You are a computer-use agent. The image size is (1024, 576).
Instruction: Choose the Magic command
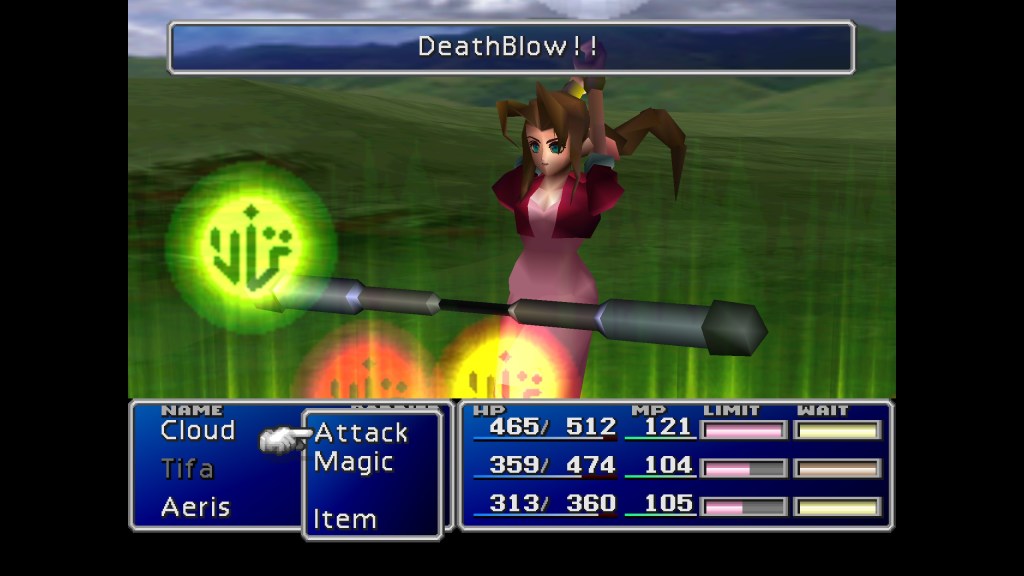point(353,462)
